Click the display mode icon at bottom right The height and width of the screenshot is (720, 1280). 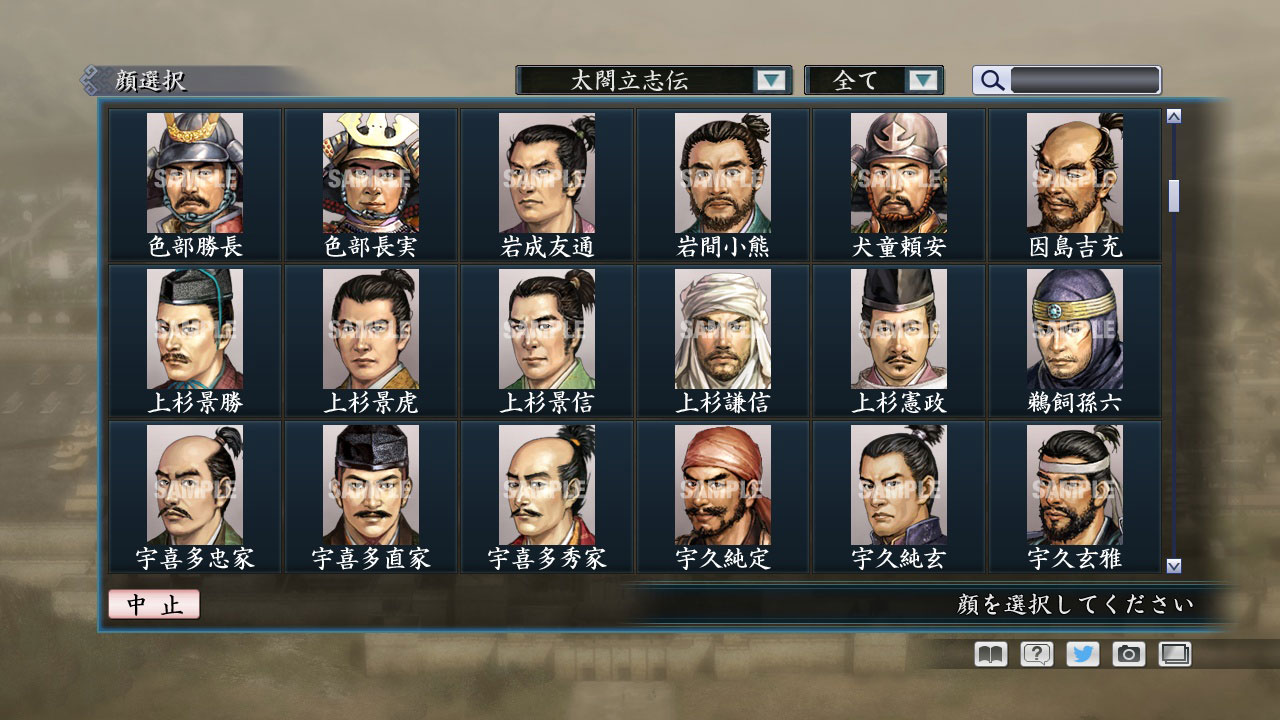click(1173, 653)
